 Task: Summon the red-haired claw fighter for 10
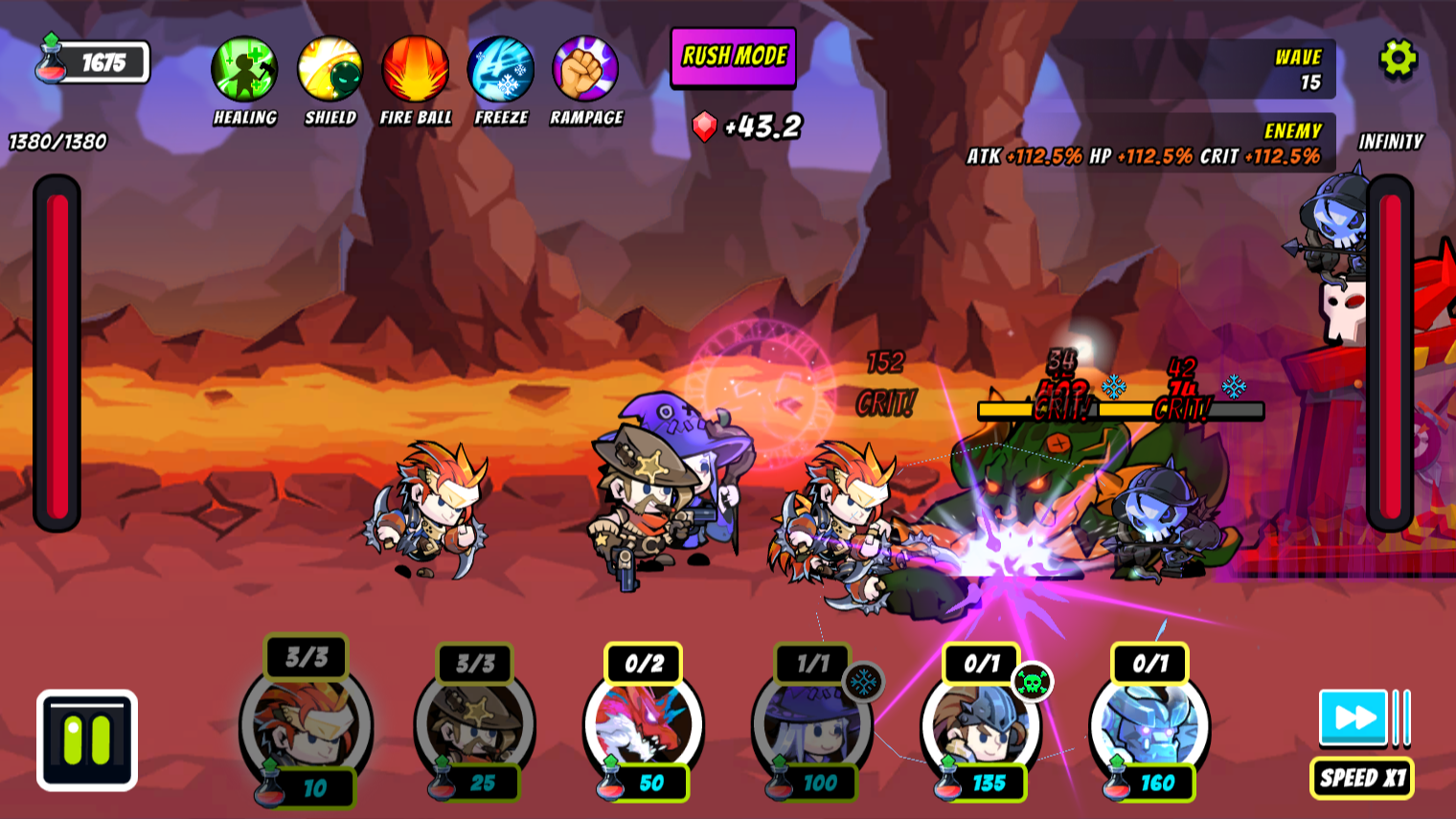307,725
